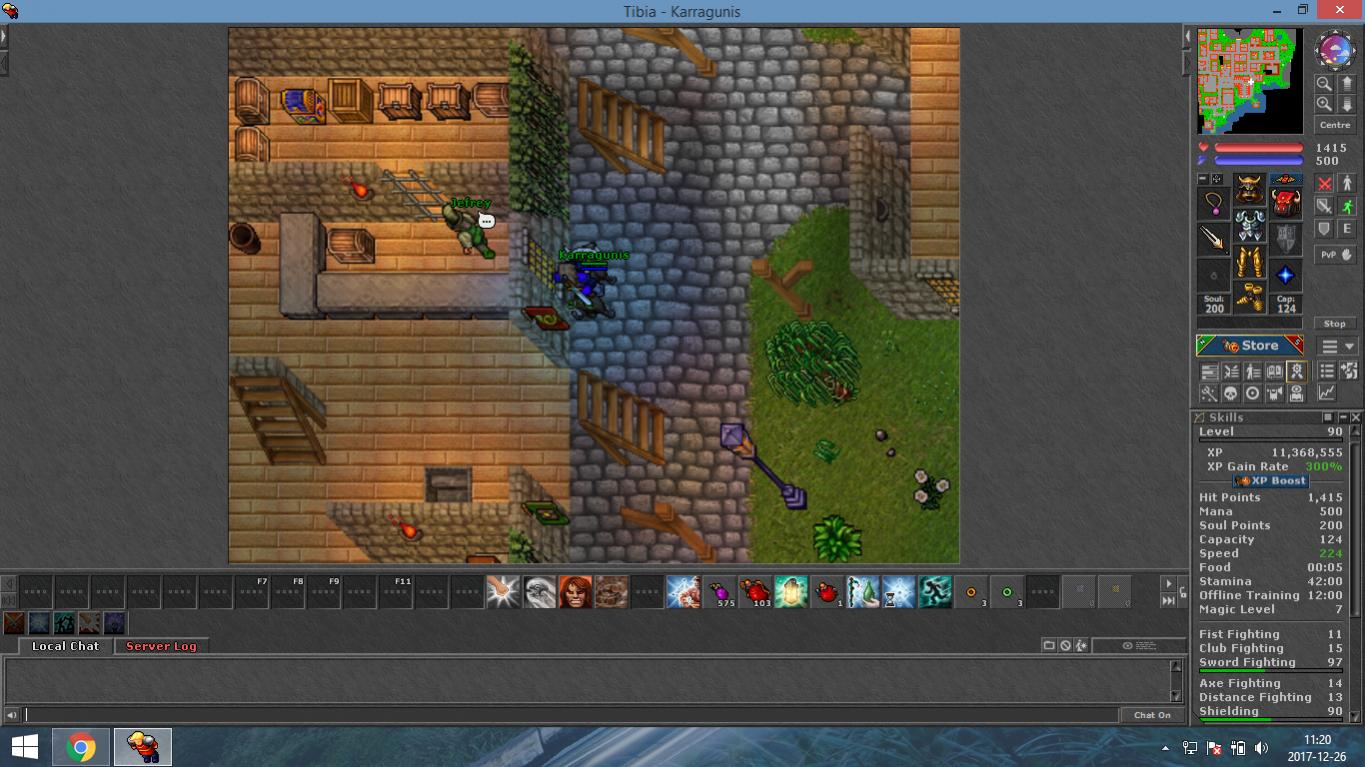Image resolution: width=1365 pixels, height=767 pixels.
Task: Use the purple mana potion with 575
Action: pyautogui.click(x=720, y=592)
